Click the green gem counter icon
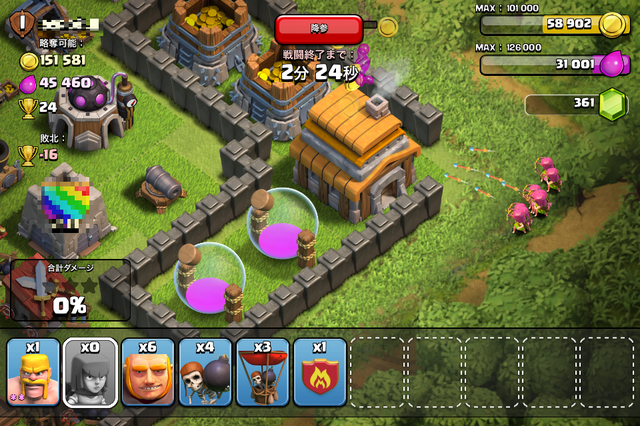The image size is (640, 426). [611, 104]
